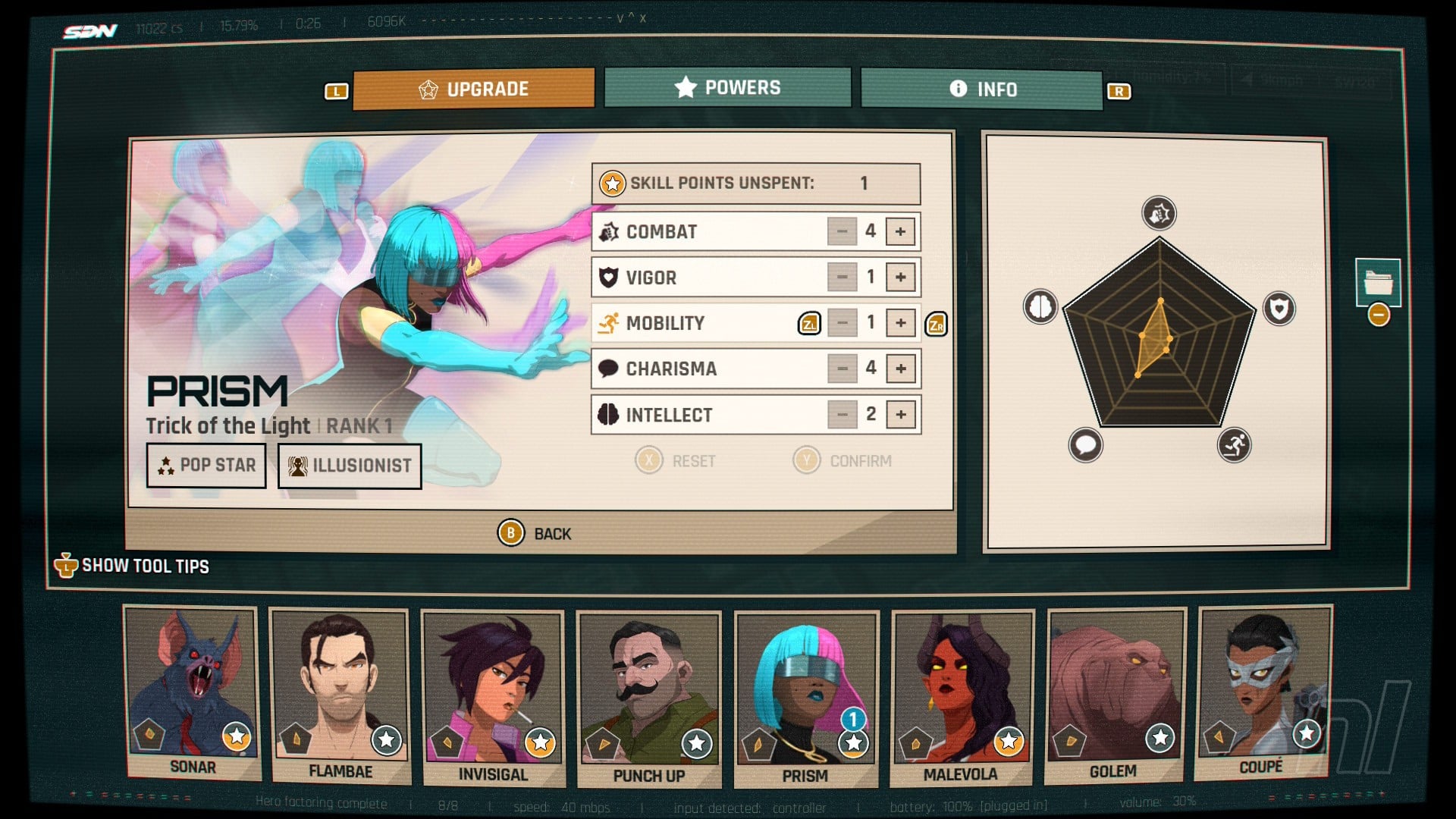
Task: Choose the Pop Star trait tag
Action: 206,466
